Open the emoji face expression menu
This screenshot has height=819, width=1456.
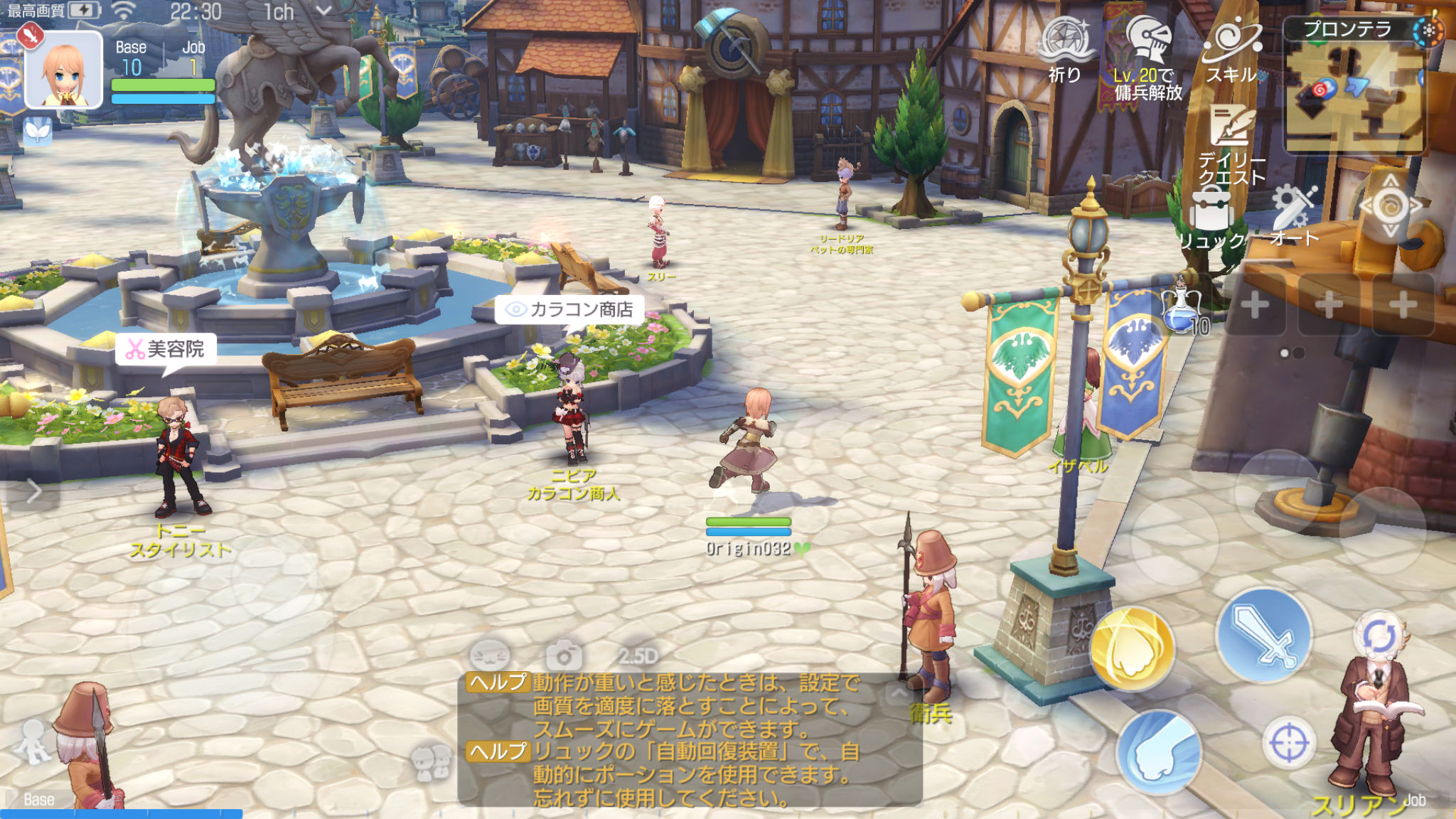(490, 654)
